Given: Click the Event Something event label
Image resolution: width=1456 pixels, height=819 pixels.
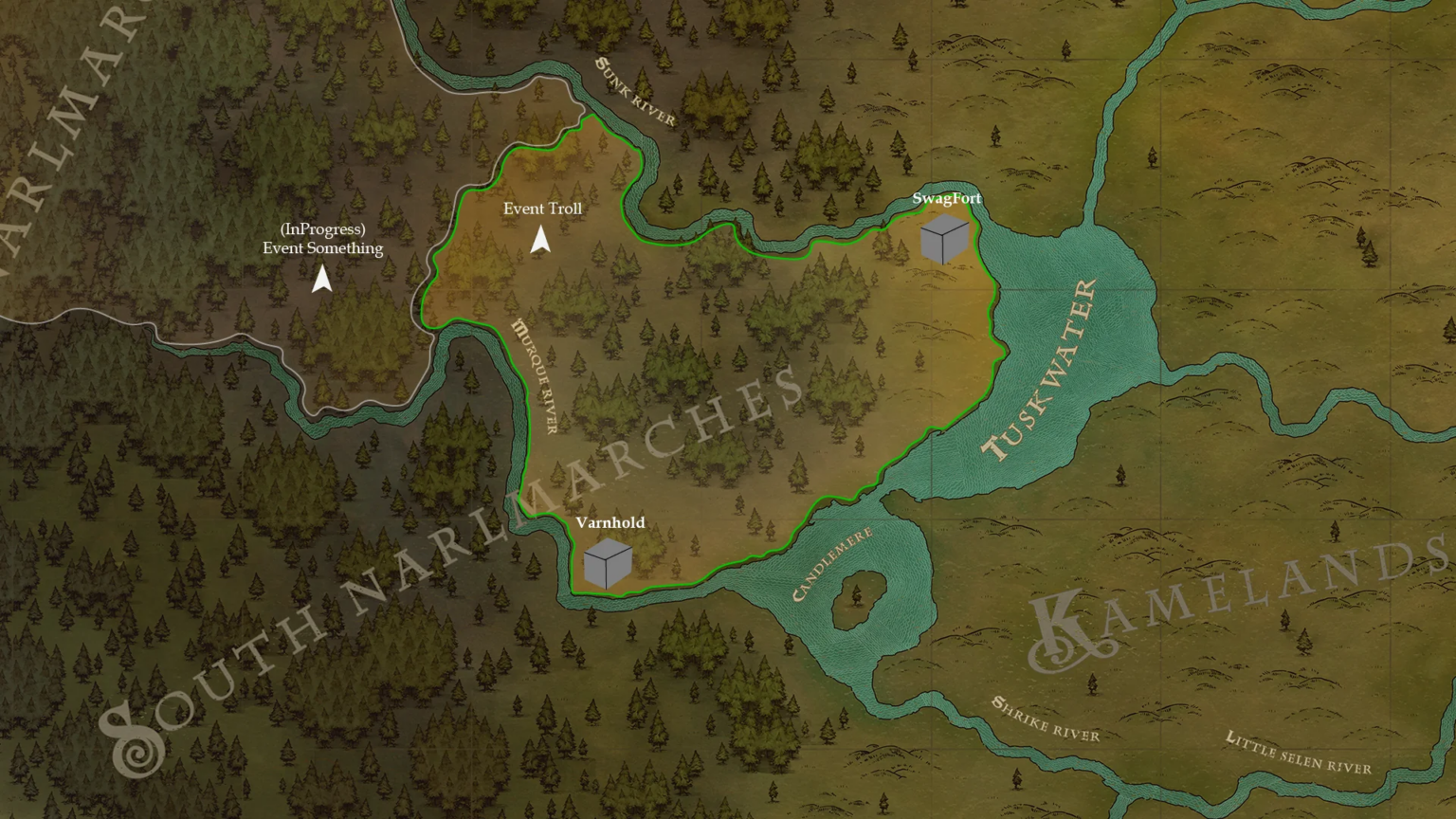Looking at the screenshot, I should [x=323, y=248].
